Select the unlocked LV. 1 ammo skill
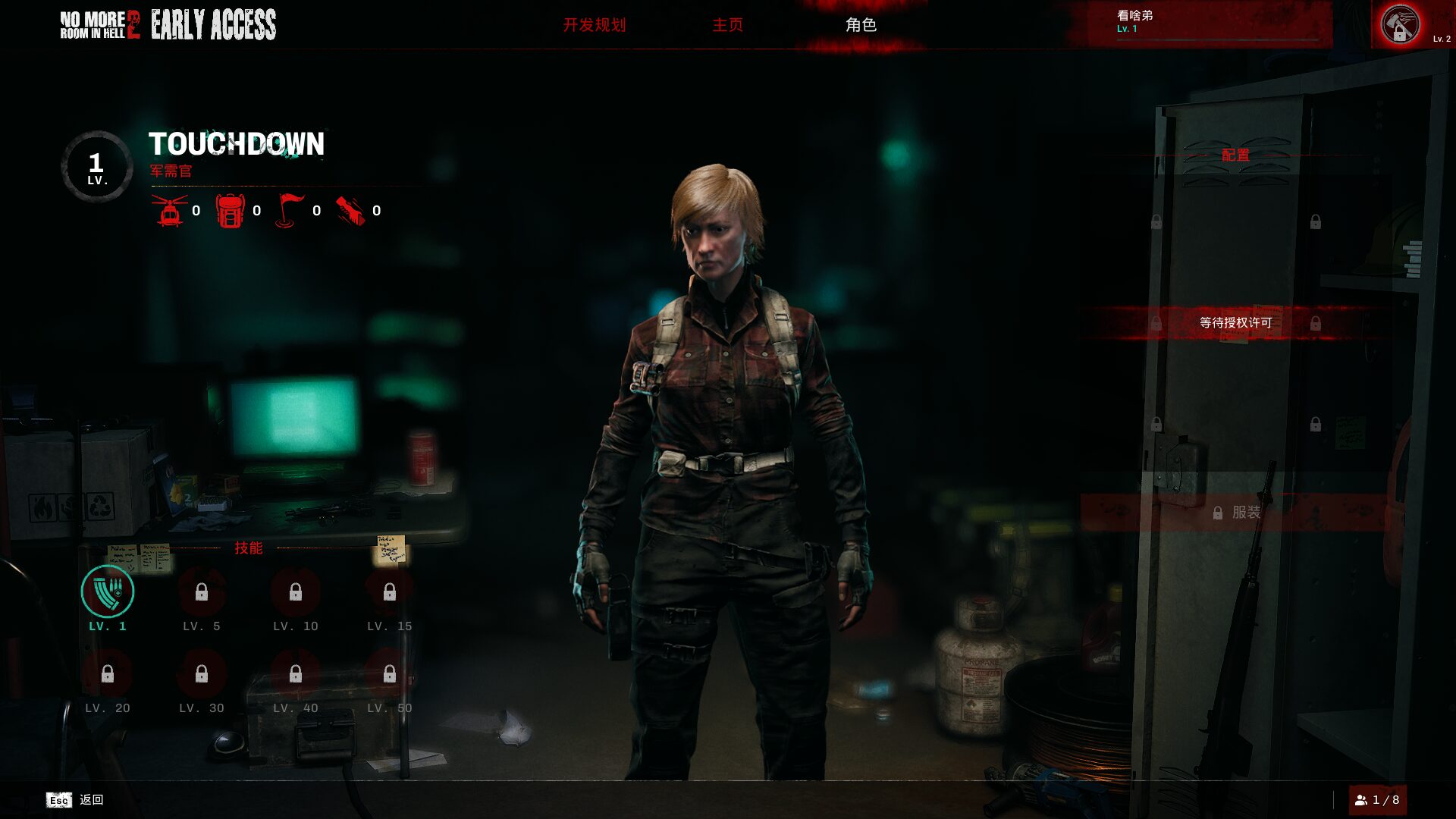This screenshot has height=819, width=1456. [108, 592]
